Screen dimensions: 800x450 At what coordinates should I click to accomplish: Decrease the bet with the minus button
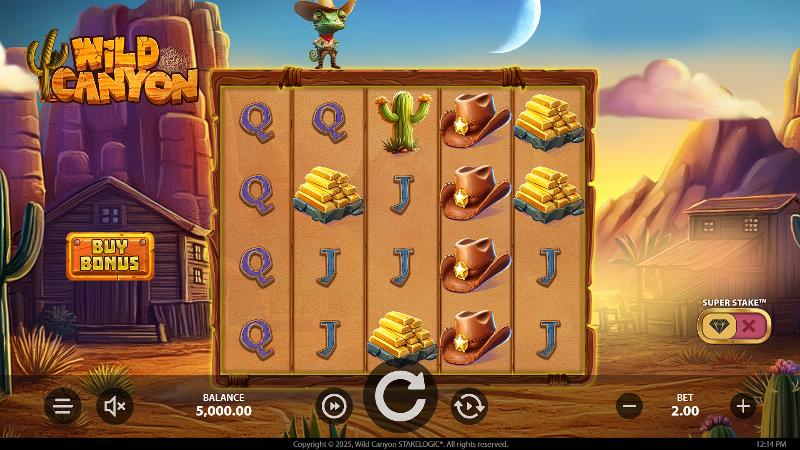pyautogui.click(x=629, y=406)
